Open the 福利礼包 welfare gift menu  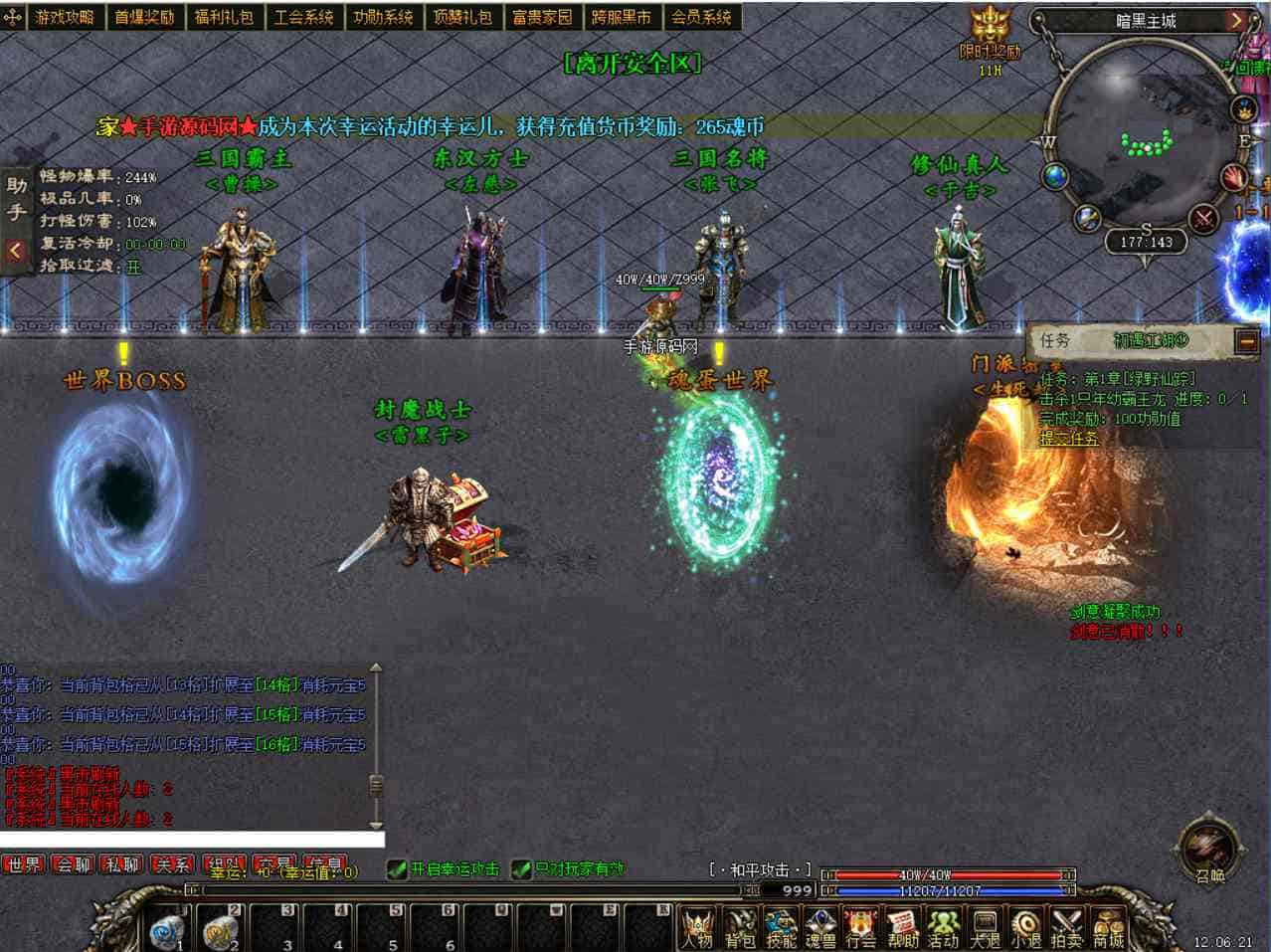pos(224,17)
